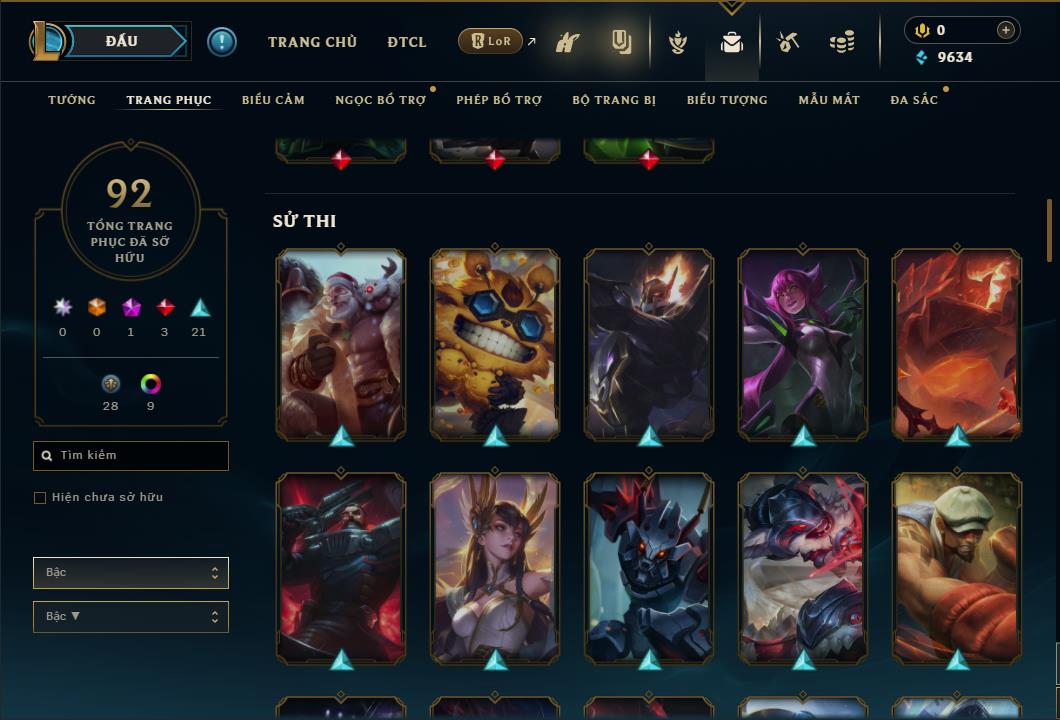Open the coin stack store icon
Viewport: 1060px width, 720px height.
click(x=842, y=43)
